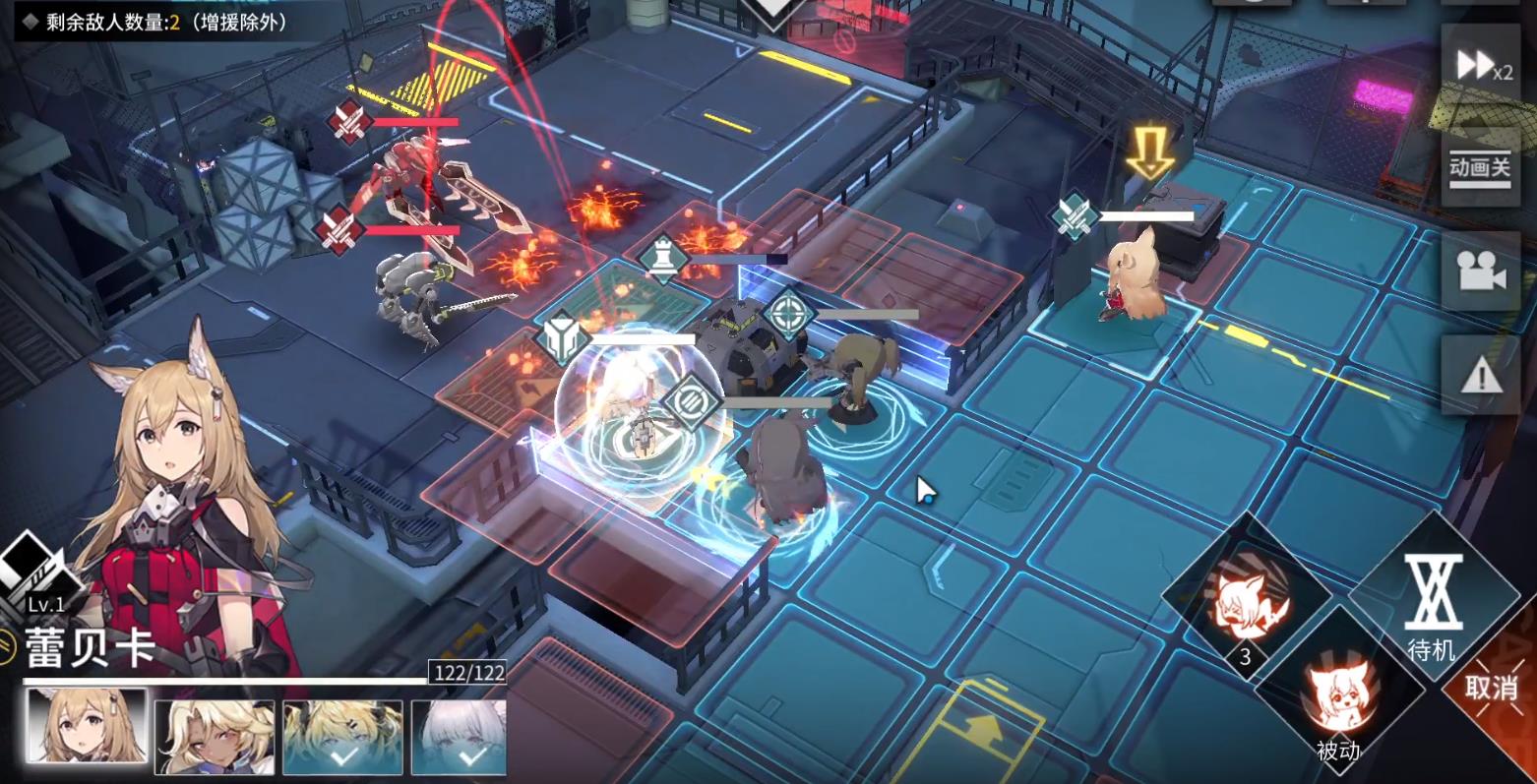This screenshot has width=1537, height=784.
Task: Toggle the x2 fast-forward speed button
Action: click(1481, 65)
